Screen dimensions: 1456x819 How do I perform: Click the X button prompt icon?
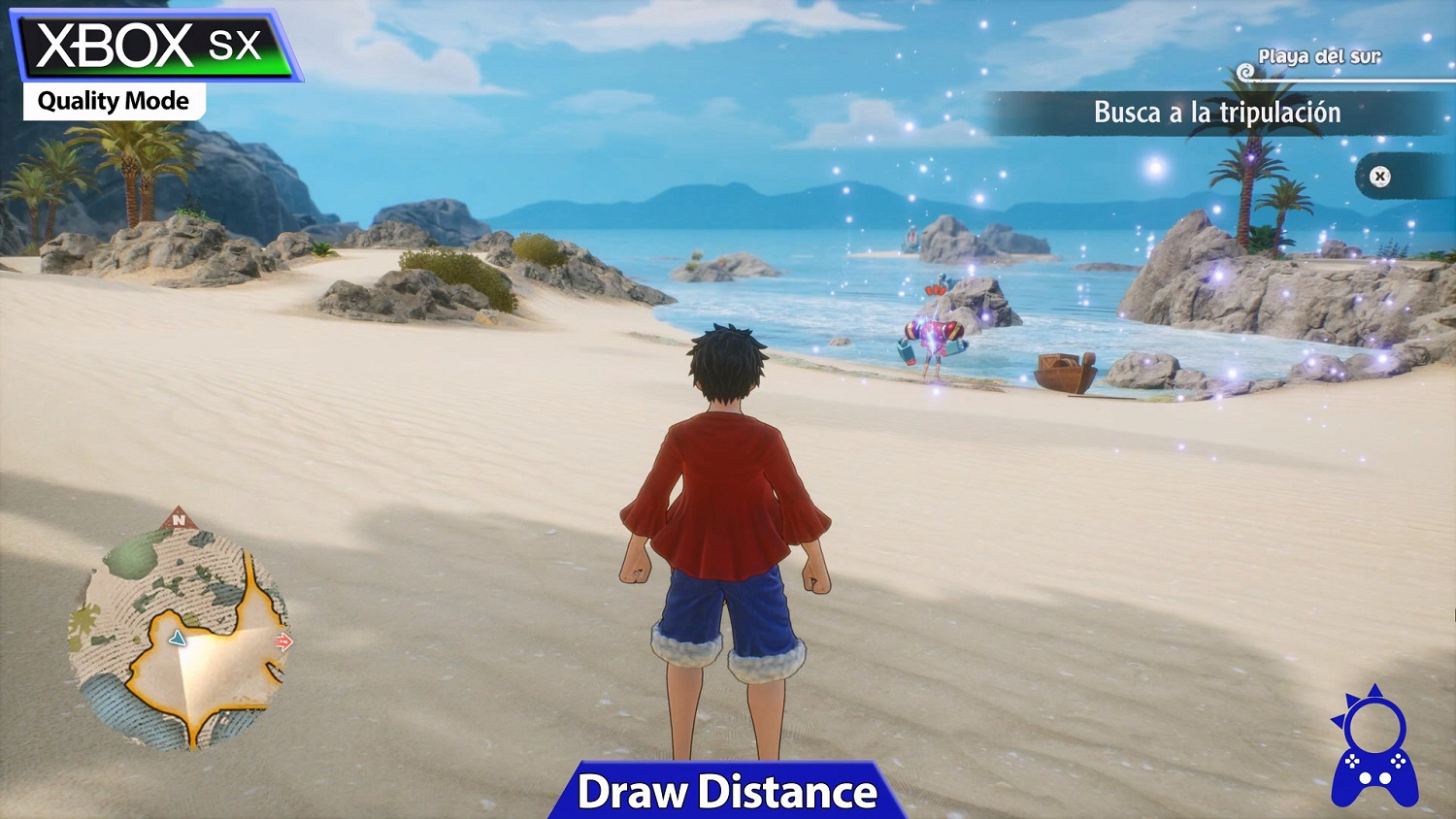(x=1379, y=176)
